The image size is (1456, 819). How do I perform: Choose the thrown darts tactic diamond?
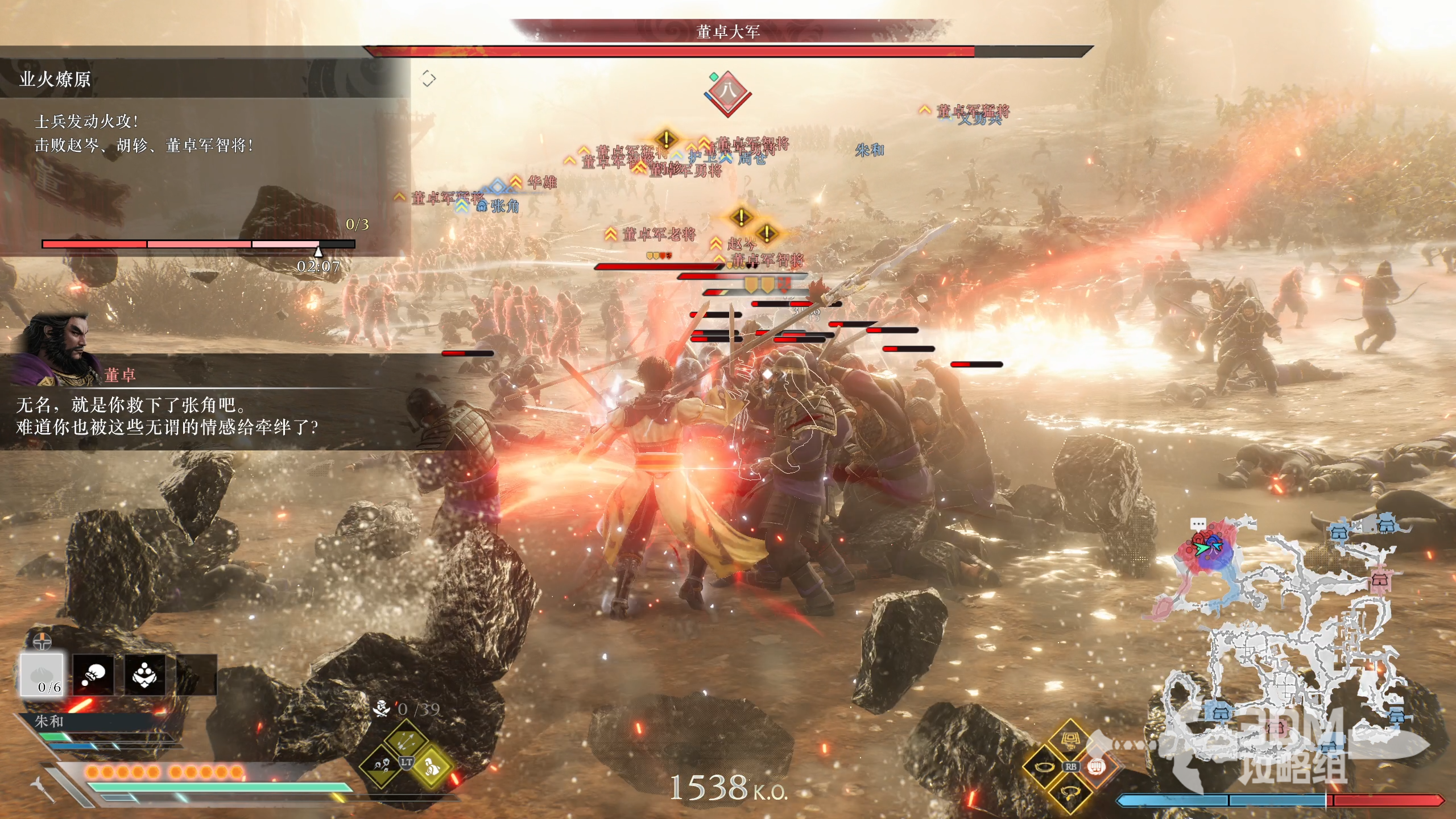coord(381,766)
